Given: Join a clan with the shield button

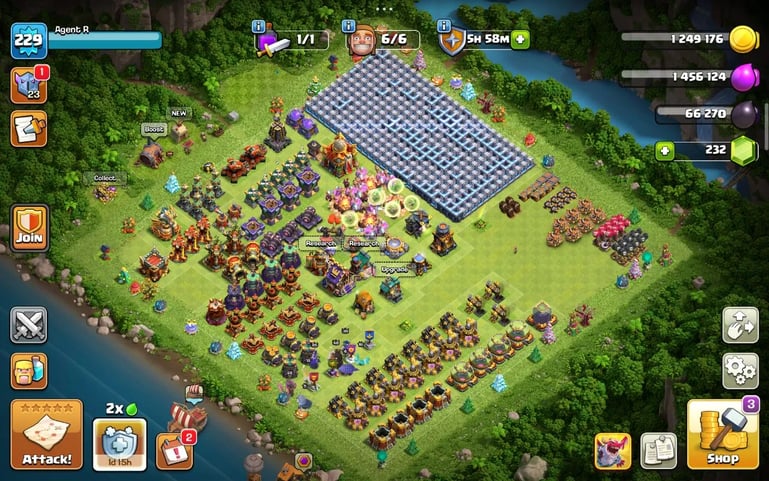Looking at the screenshot, I should (x=29, y=227).
